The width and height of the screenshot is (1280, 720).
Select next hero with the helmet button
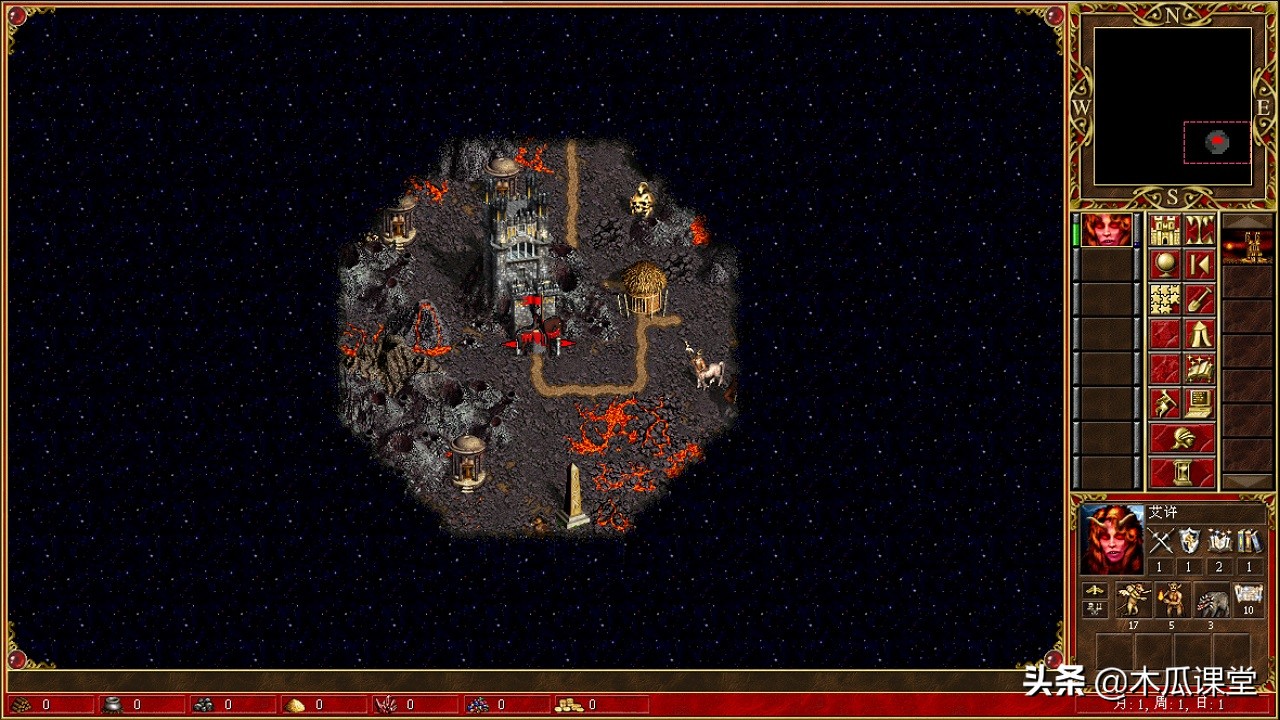tap(1182, 438)
